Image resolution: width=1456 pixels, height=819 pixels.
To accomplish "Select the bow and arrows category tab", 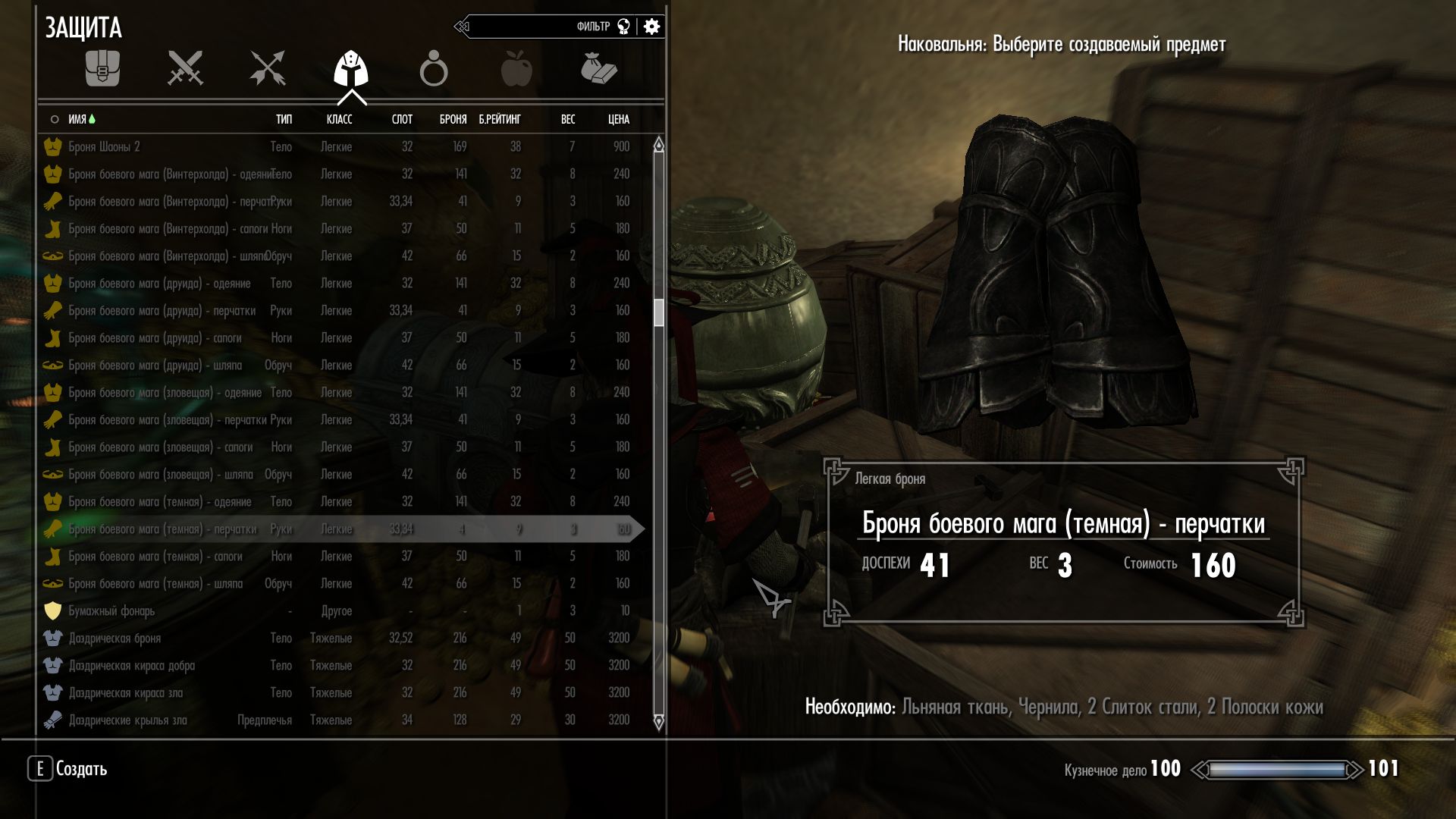I will coord(268,69).
